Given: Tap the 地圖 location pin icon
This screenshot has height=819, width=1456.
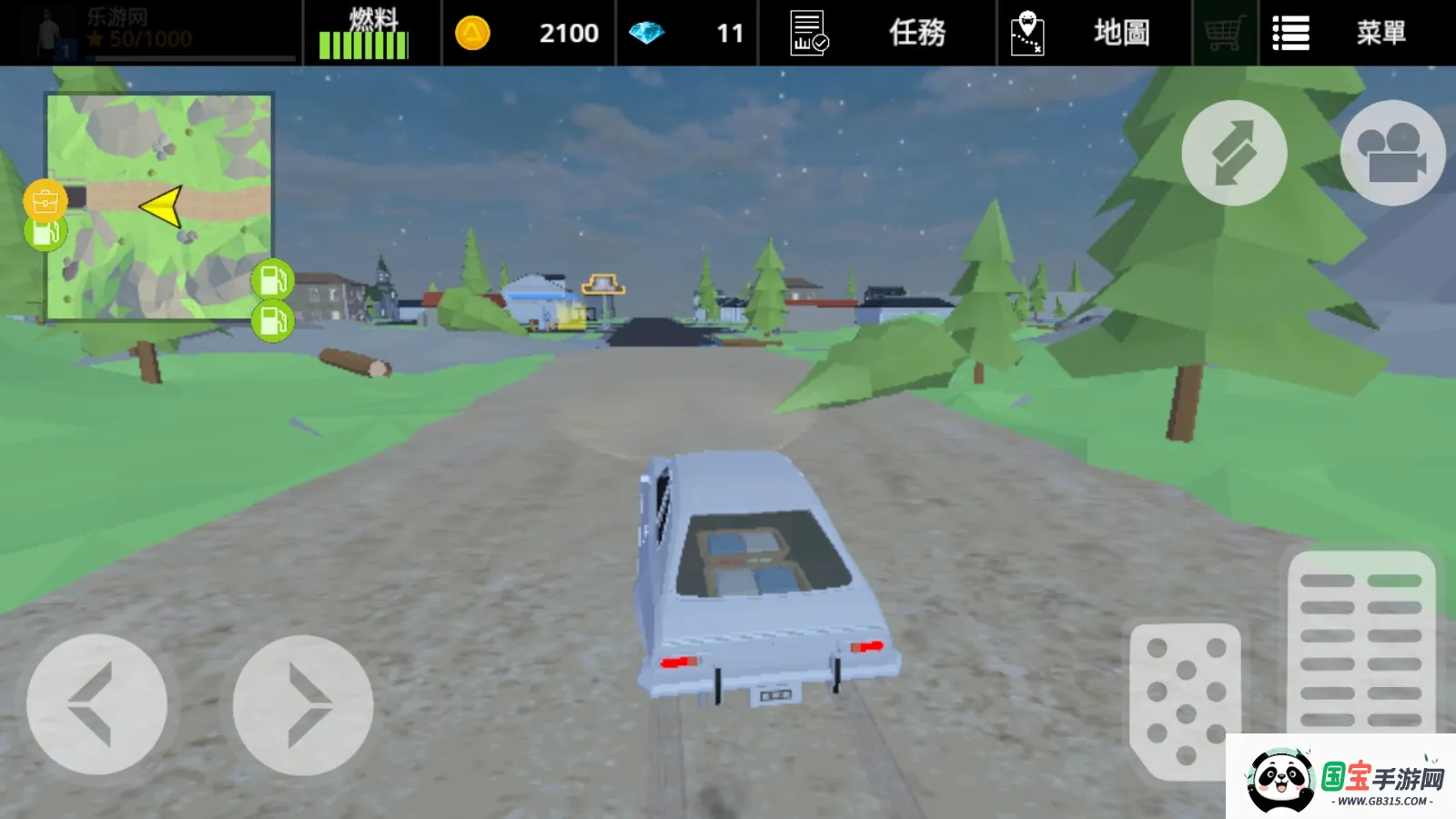Looking at the screenshot, I should click(1026, 32).
